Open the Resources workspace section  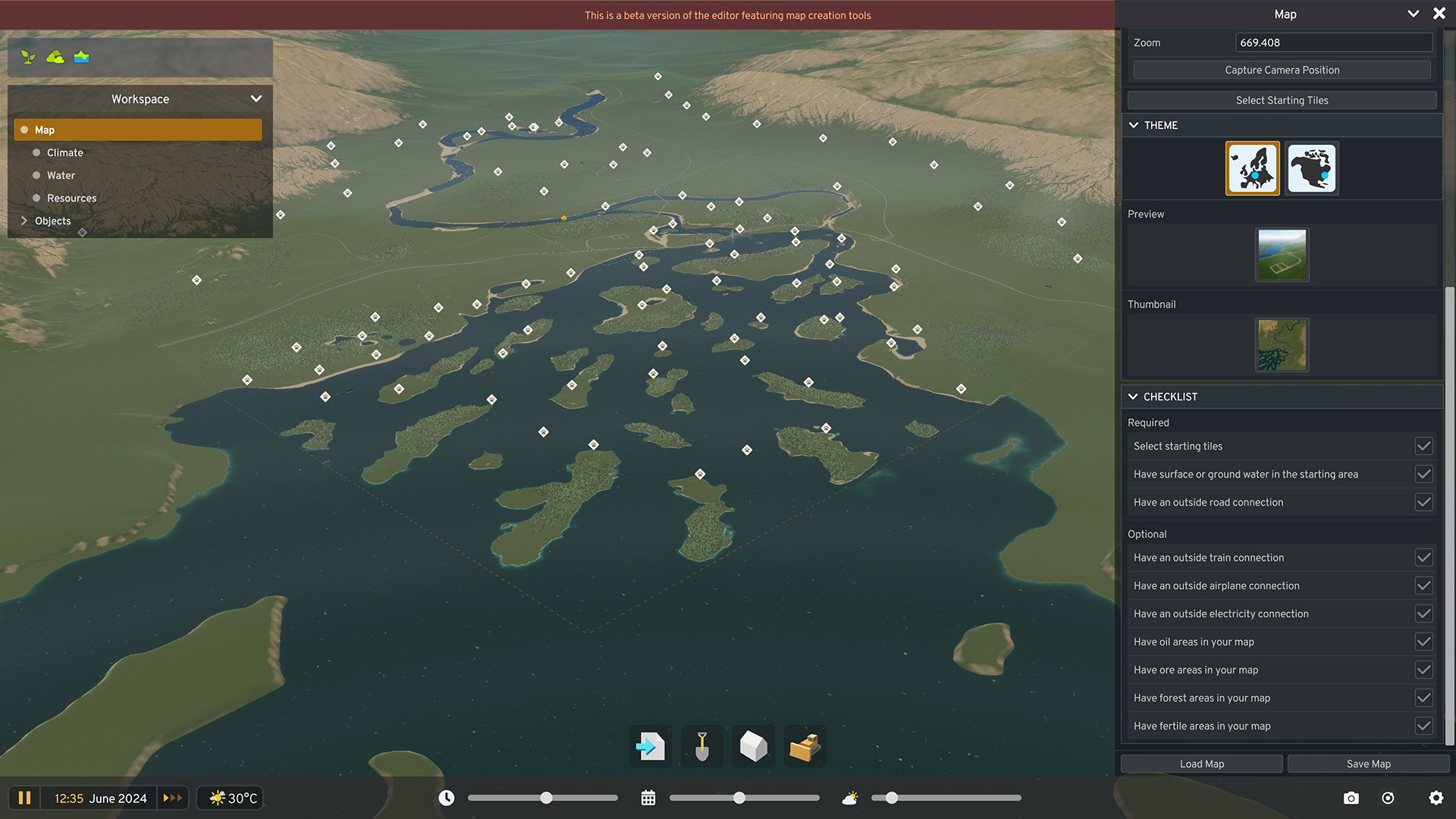point(71,198)
